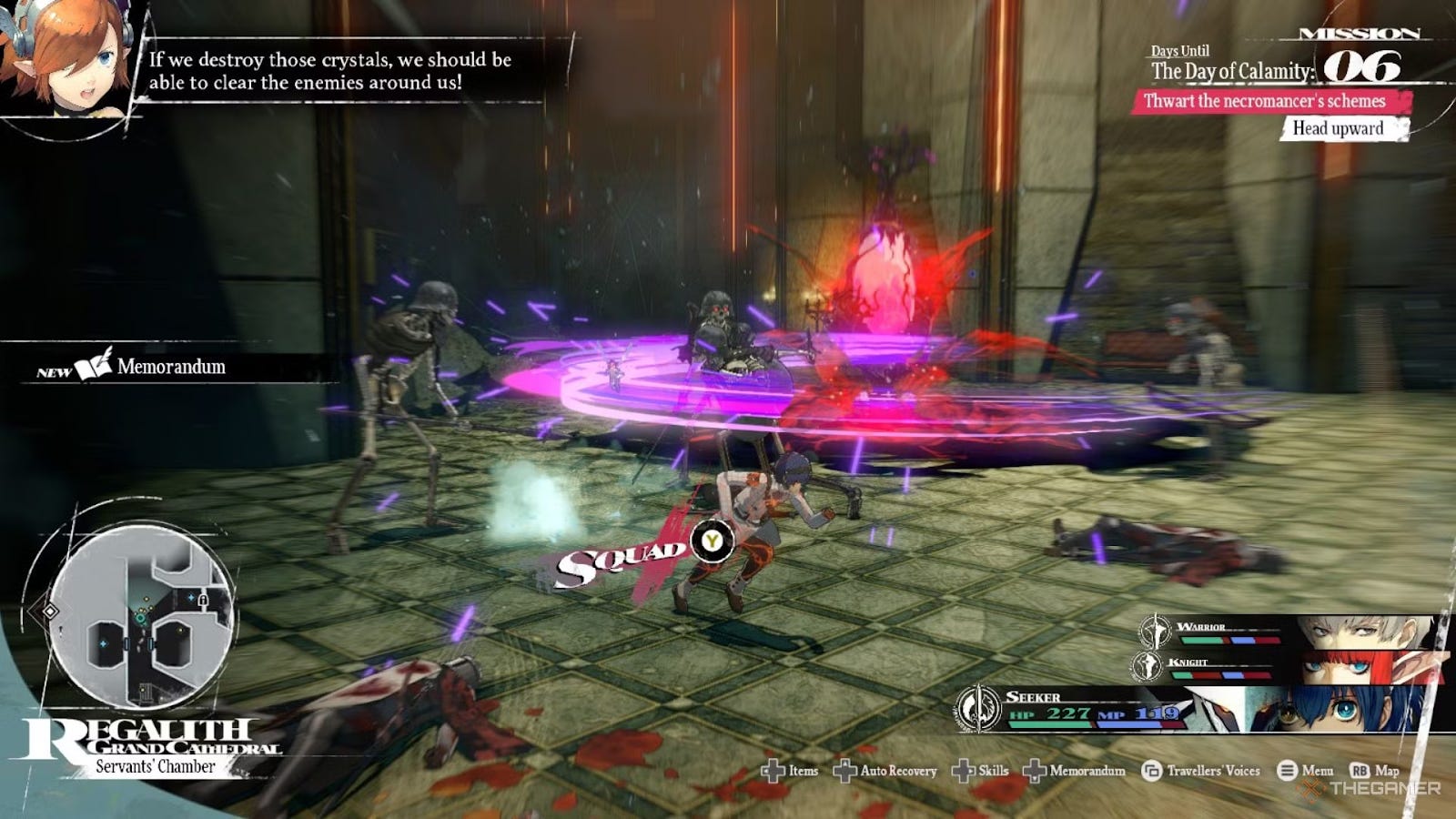
Task: Select the Items shortcut
Action: 790,771
